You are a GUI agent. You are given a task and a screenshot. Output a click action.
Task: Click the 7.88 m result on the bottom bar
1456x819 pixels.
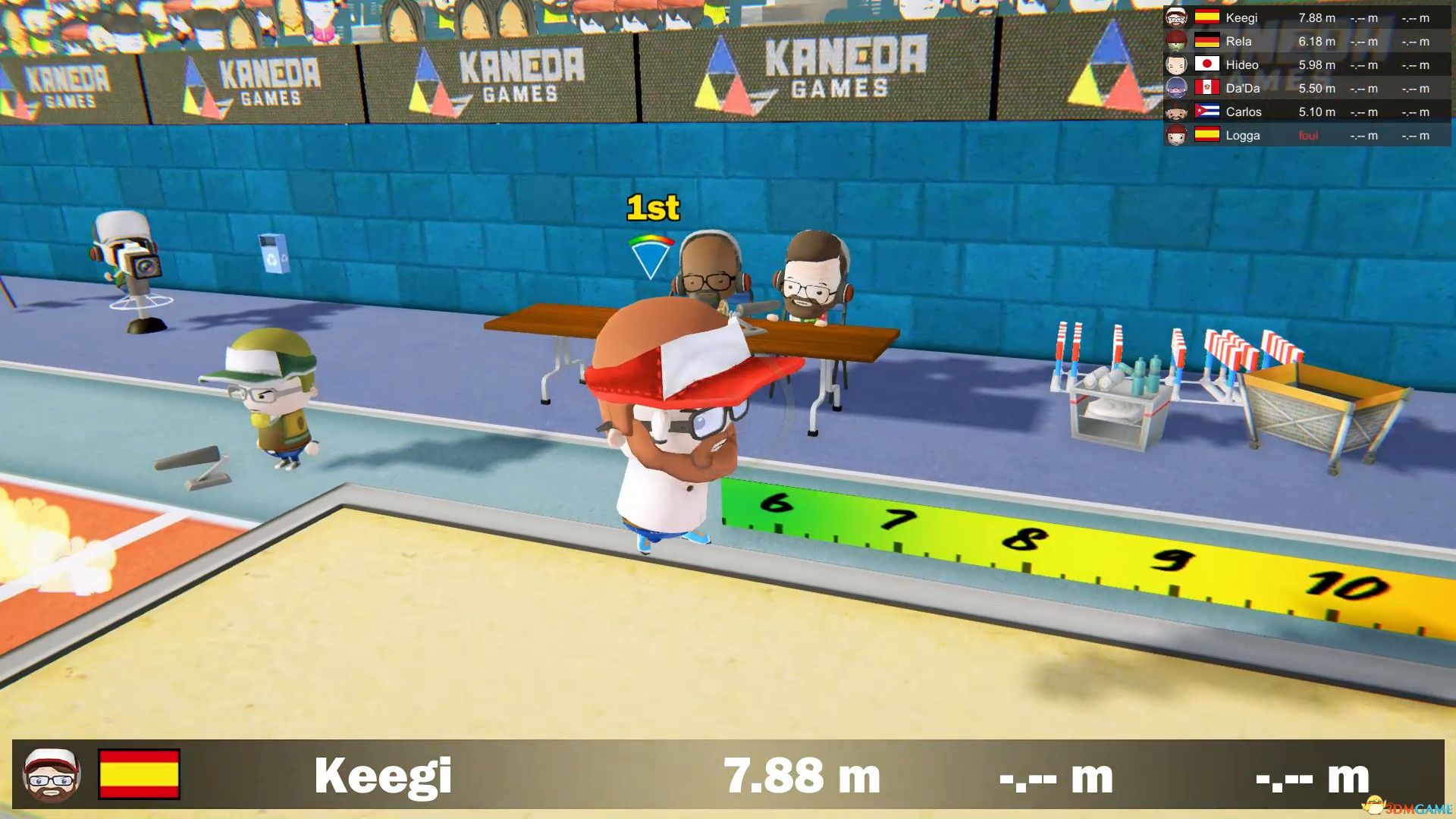(x=800, y=775)
